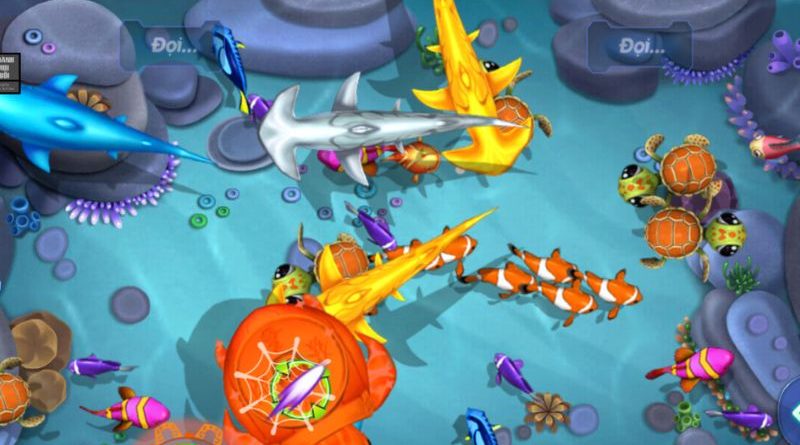Open the dark text panel at the screen edge

click(x=7, y=71)
